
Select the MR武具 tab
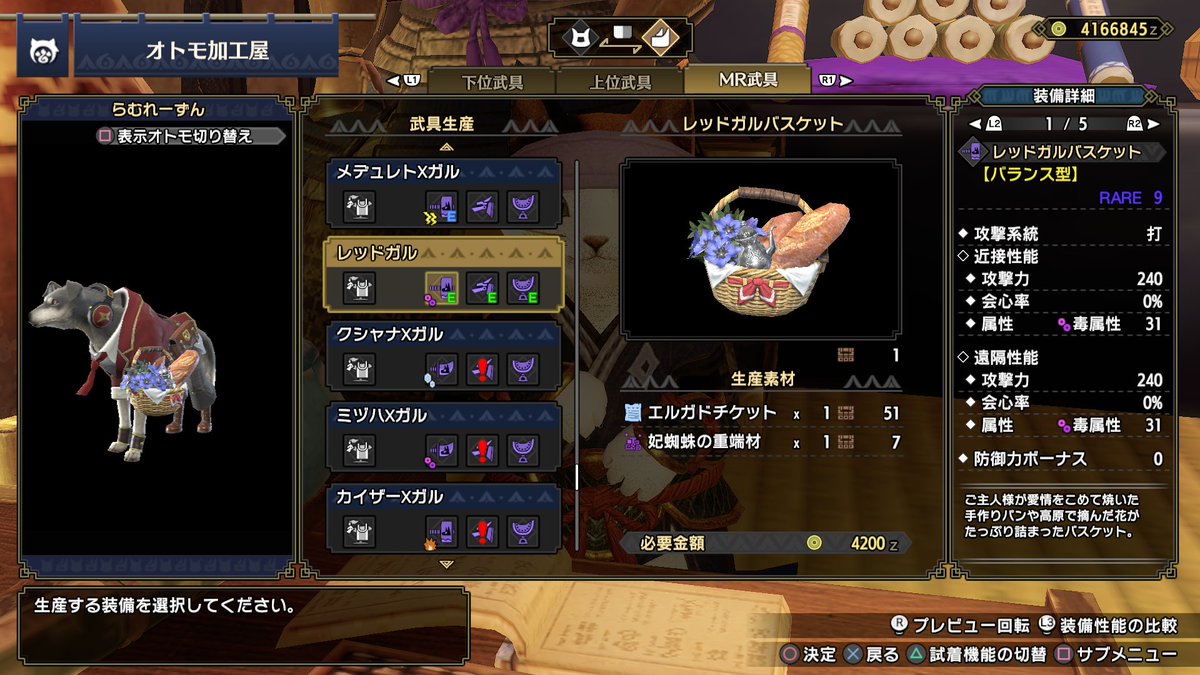click(748, 80)
